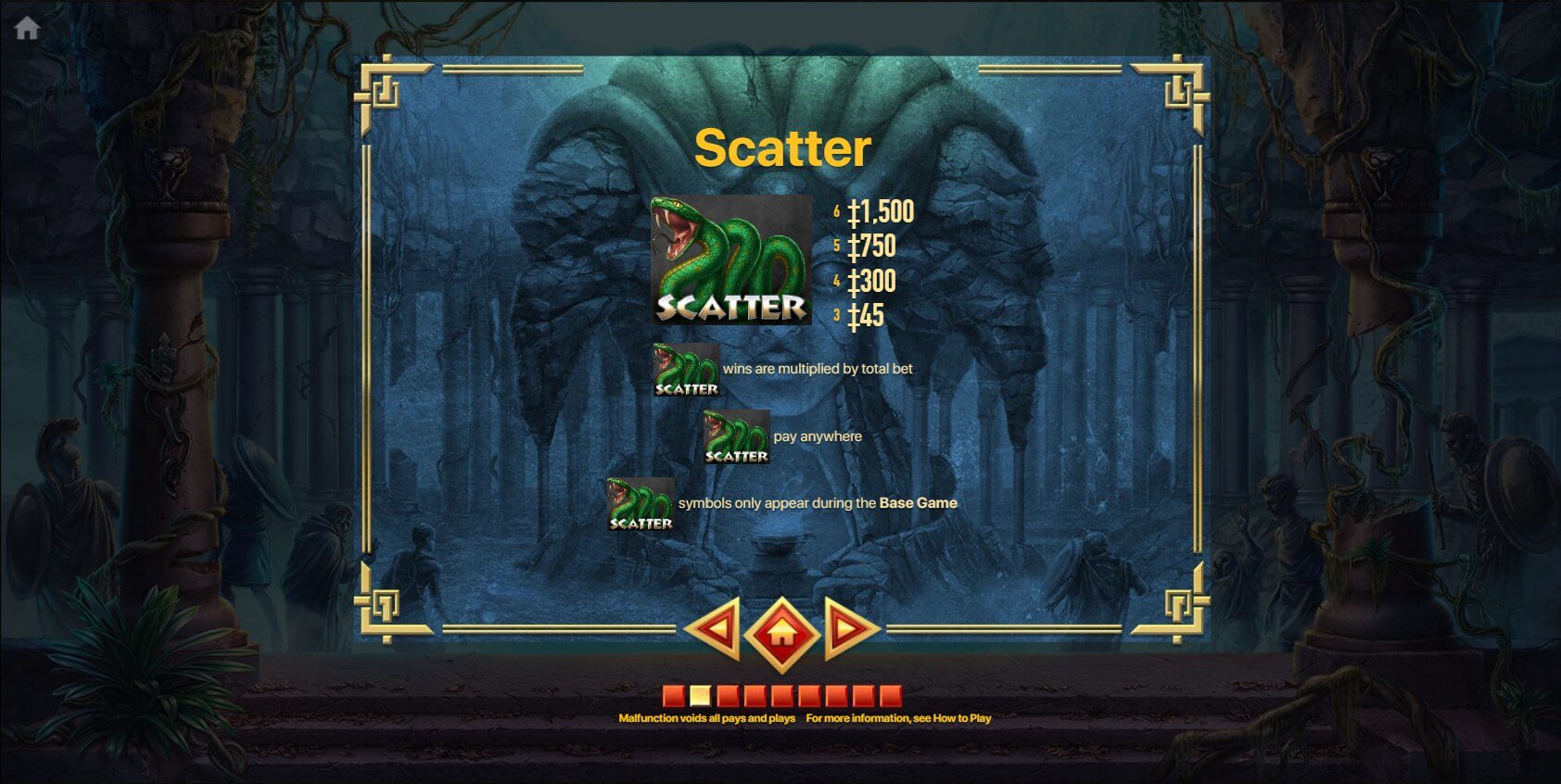Click the small scatter icon beside 'wins are multiplied'
Viewport: 1561px width, 784px height.
pos(686,369)
